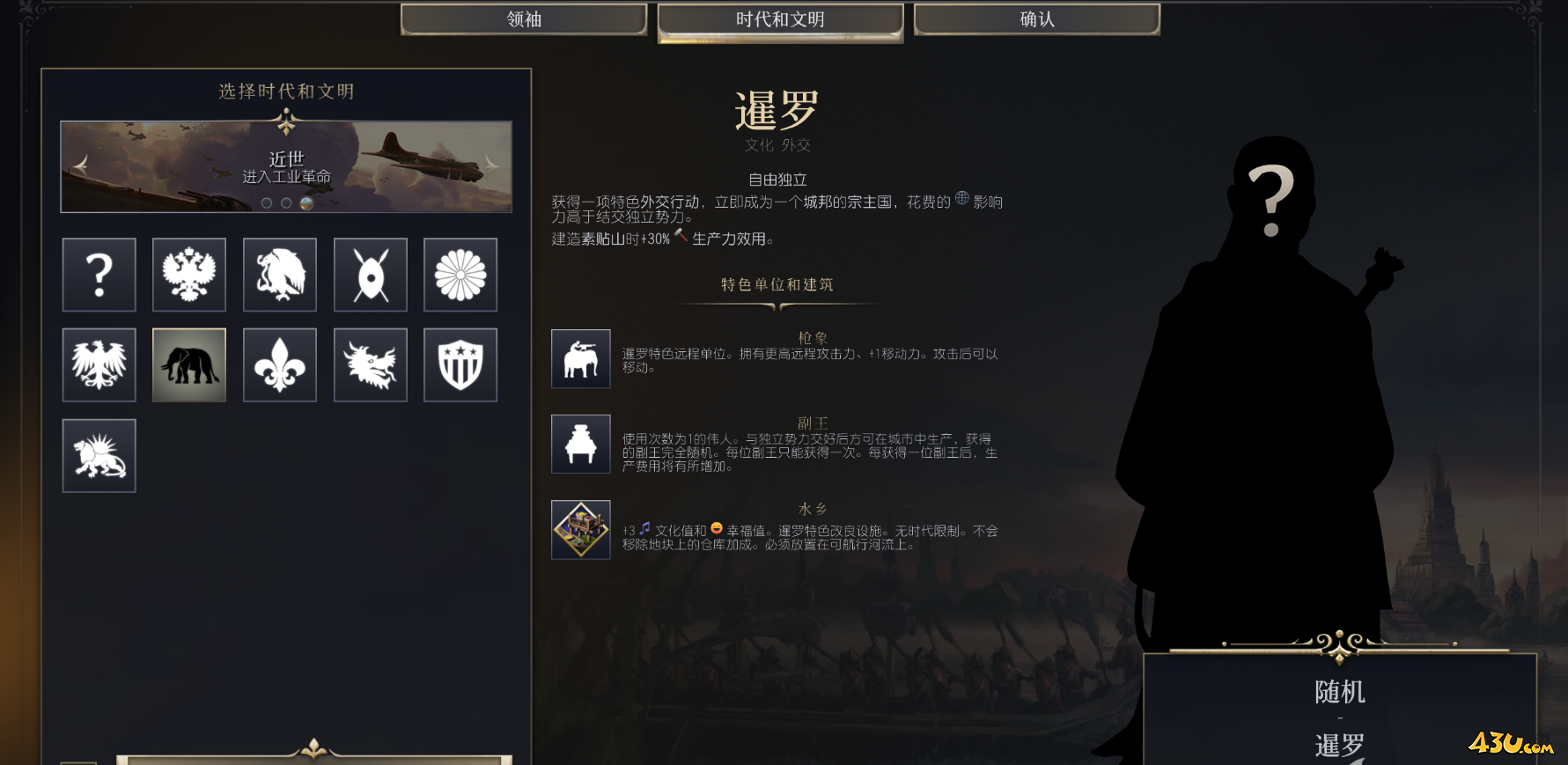Select the random question mark civilization
Image resolution: width=1568 pixels, height=765 pixels.
(99, 275)
